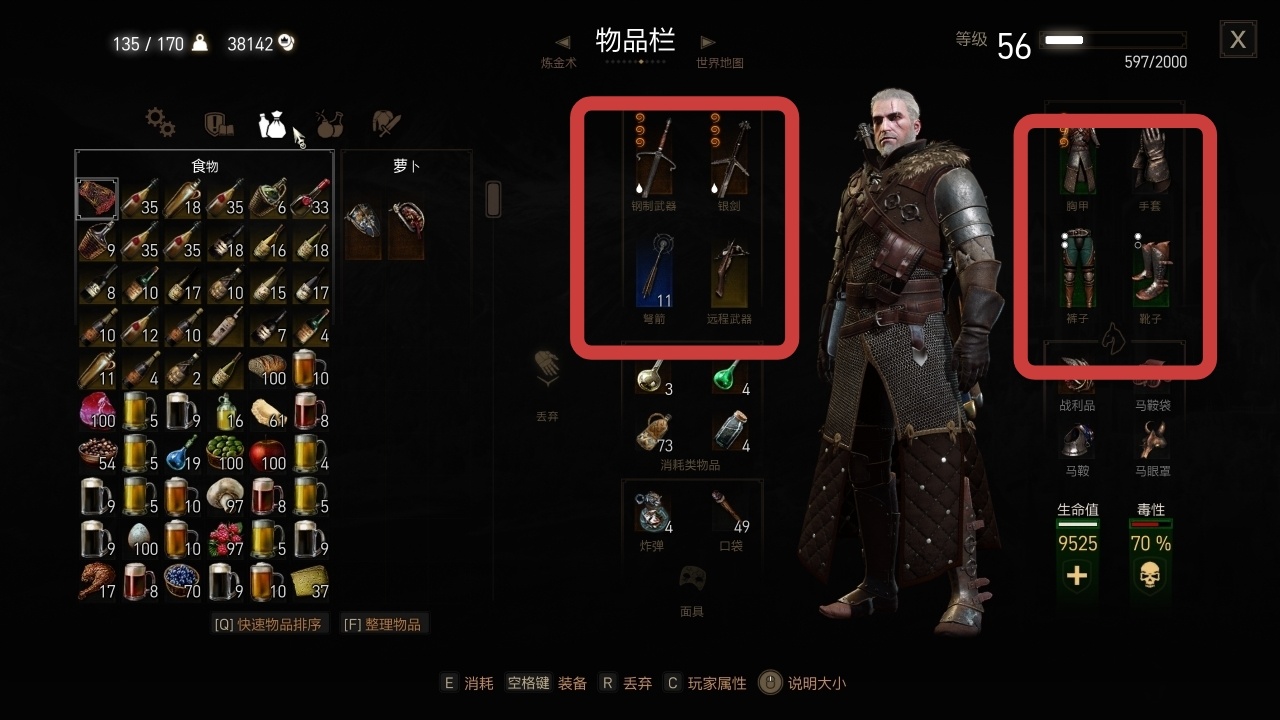Select the chest armor (胸甲) slot
This screenshot has width=1280, height=720.
click(x=1078, y=160)
